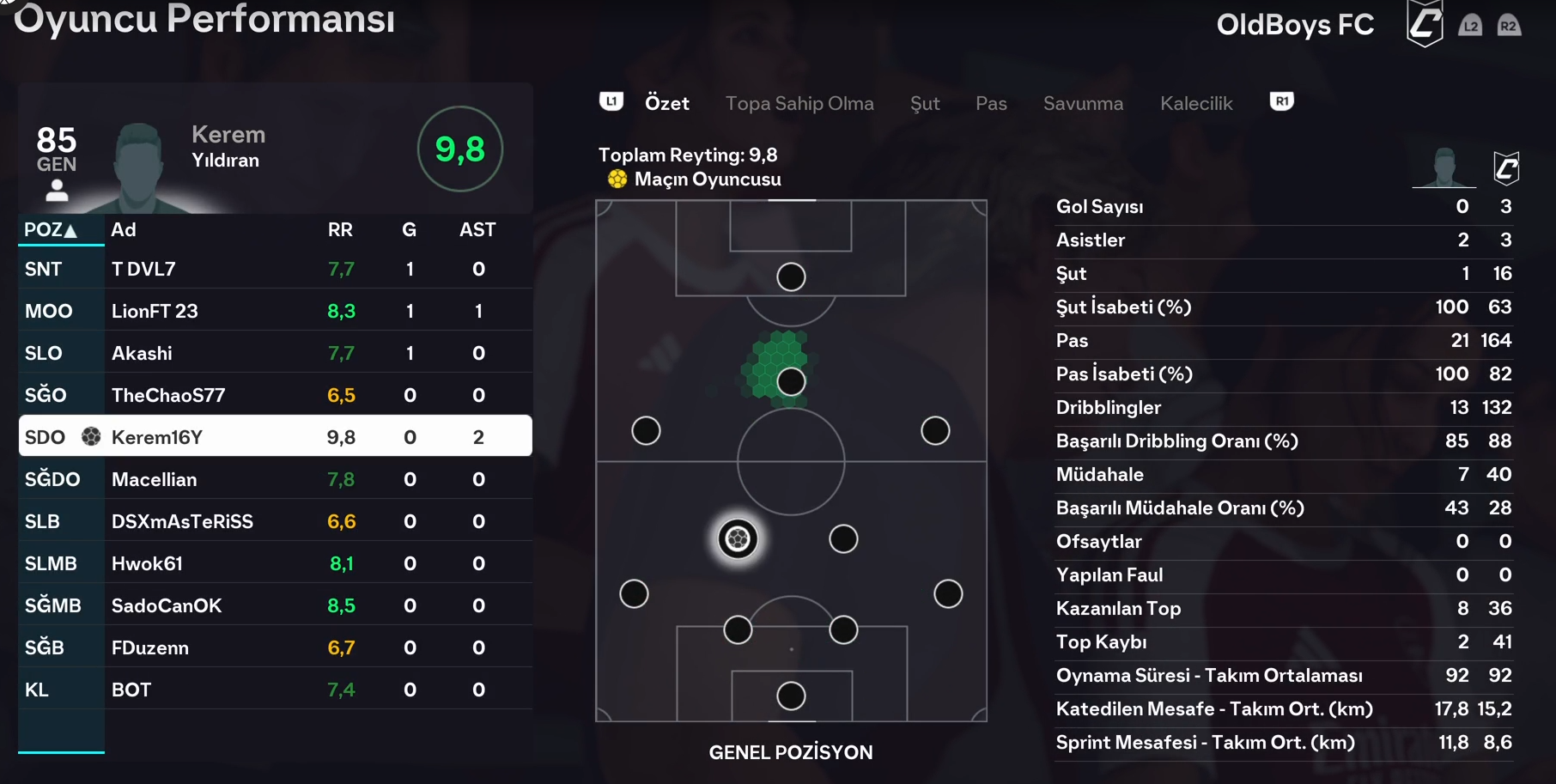This screenshot has height=784, width=1556.
Task: Select SadoCanOK player row
Action: [x=275, y=606]
